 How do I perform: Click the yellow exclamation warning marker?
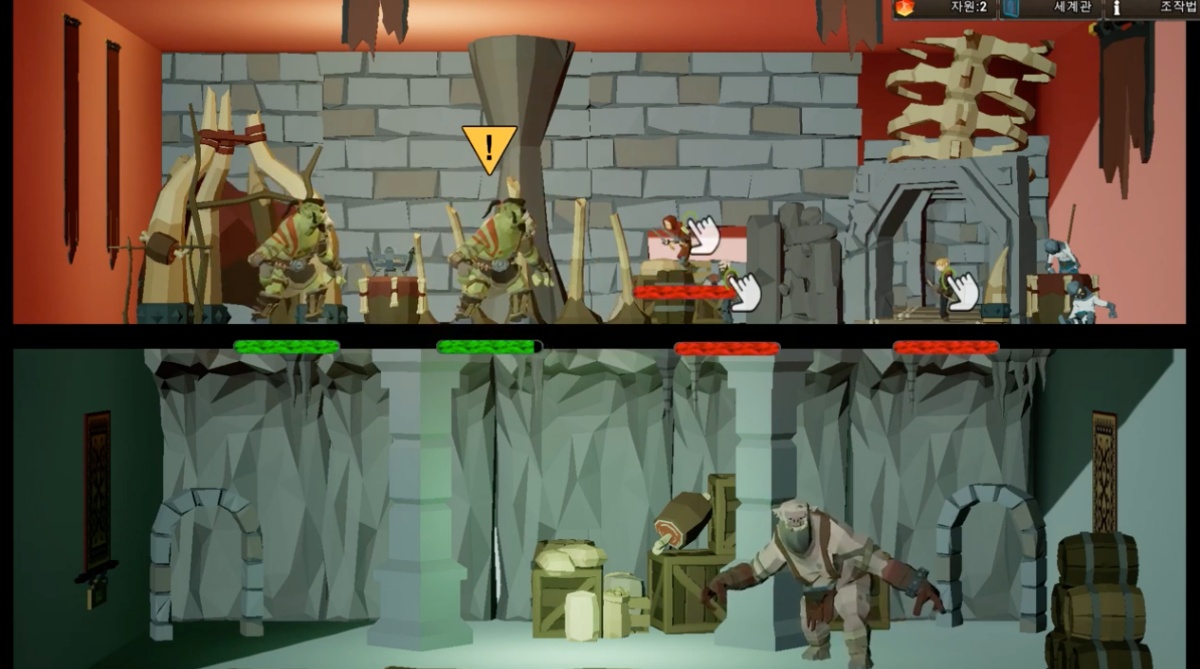point(489,148)
